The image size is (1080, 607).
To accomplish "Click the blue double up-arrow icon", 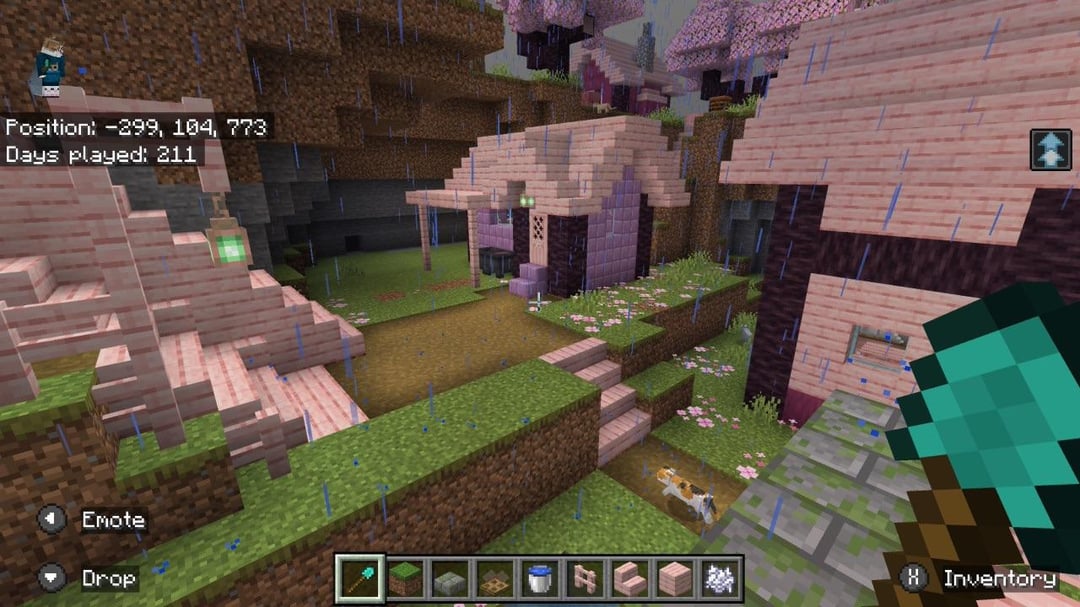I will (1050, 150).
